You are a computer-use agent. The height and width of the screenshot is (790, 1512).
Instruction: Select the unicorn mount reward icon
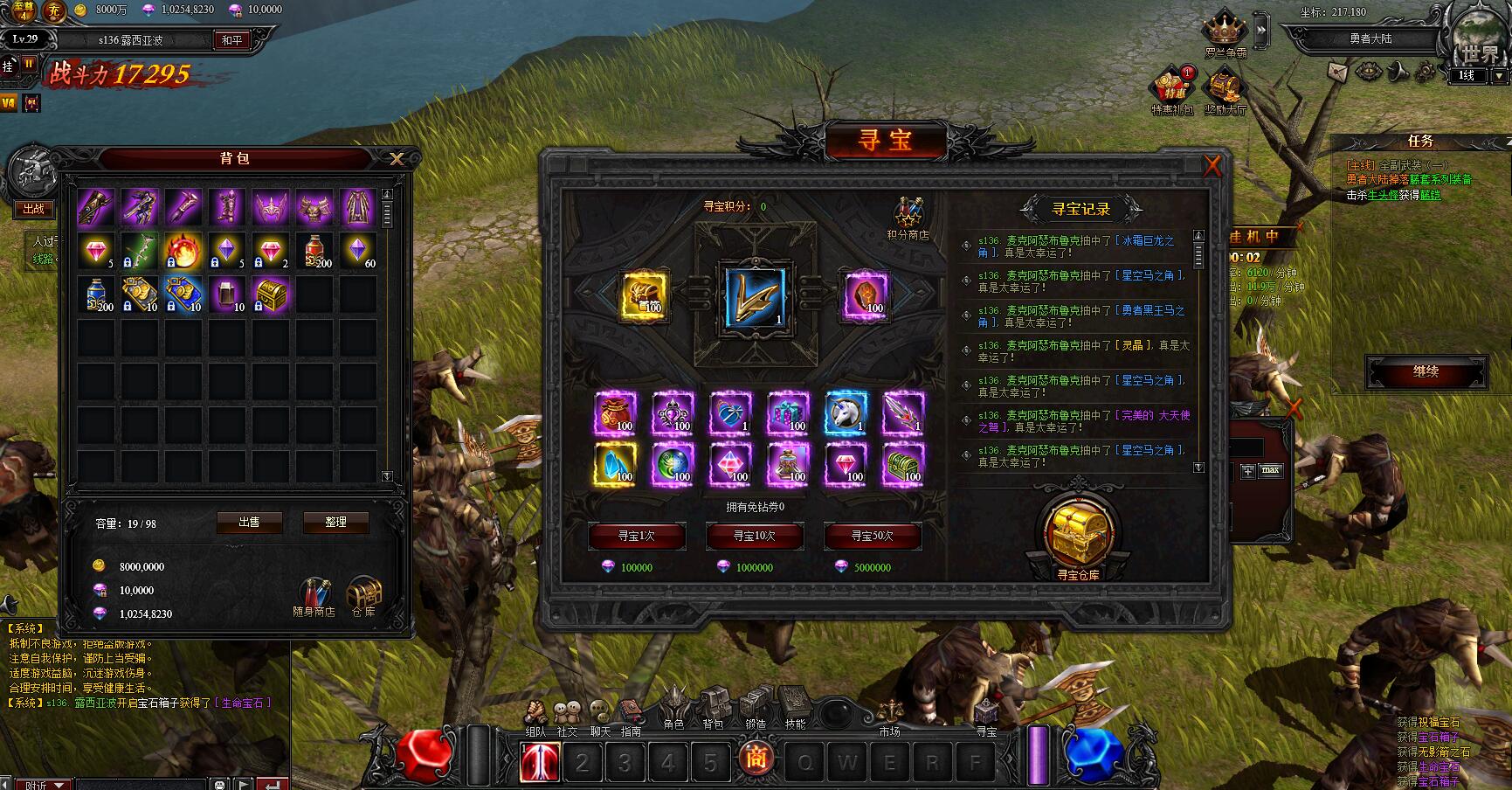pos(846,412)
